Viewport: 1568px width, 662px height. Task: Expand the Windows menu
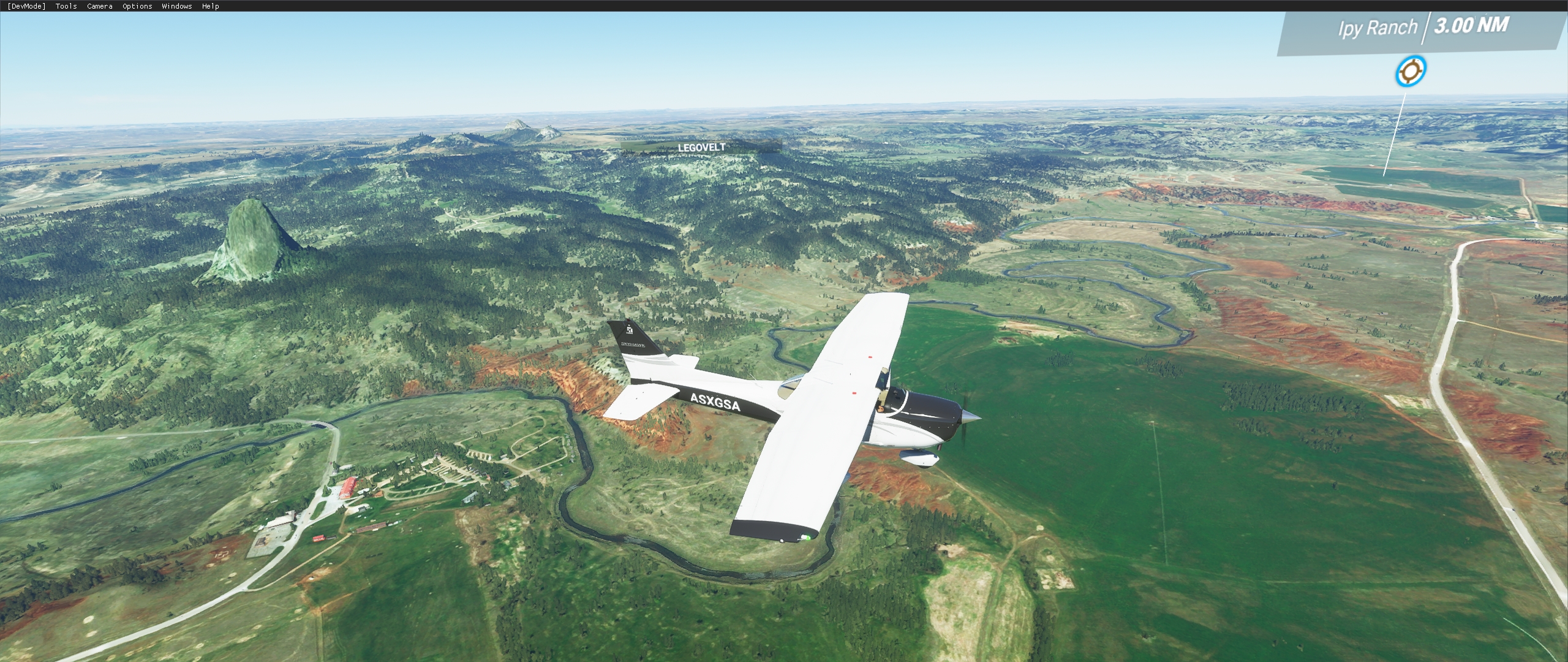click(176, 6)
